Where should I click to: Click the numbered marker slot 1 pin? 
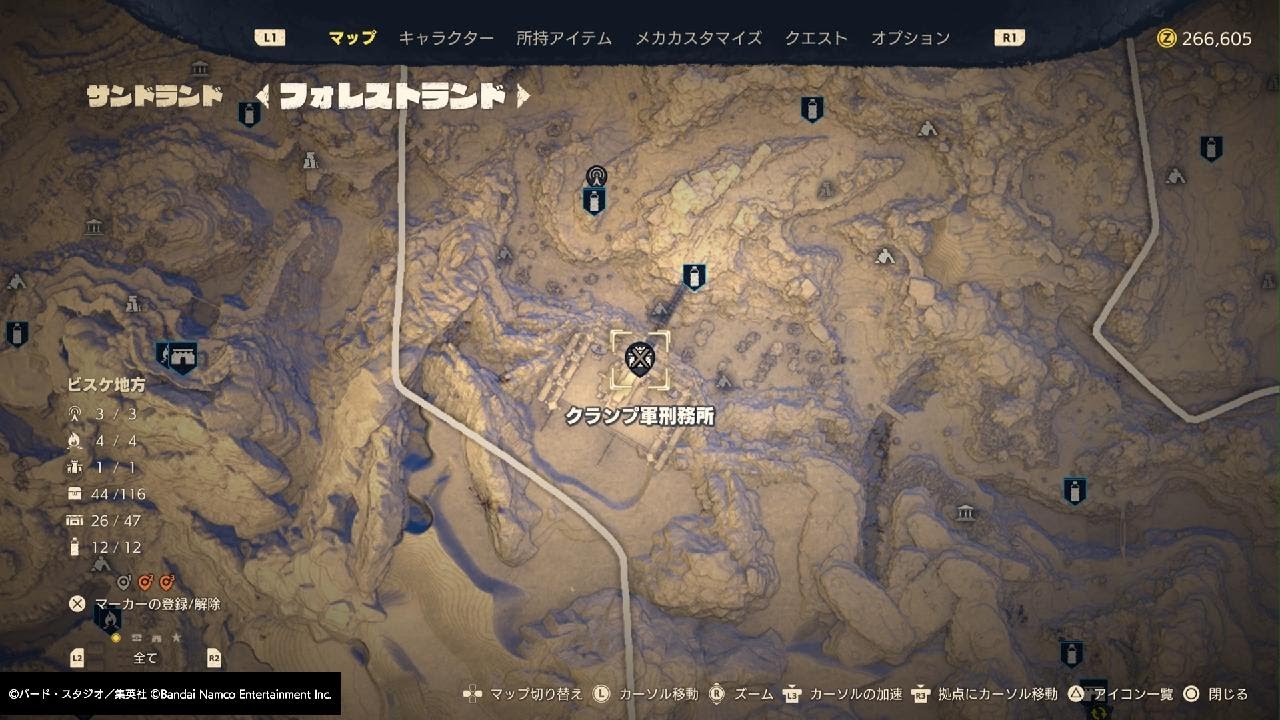123,582
